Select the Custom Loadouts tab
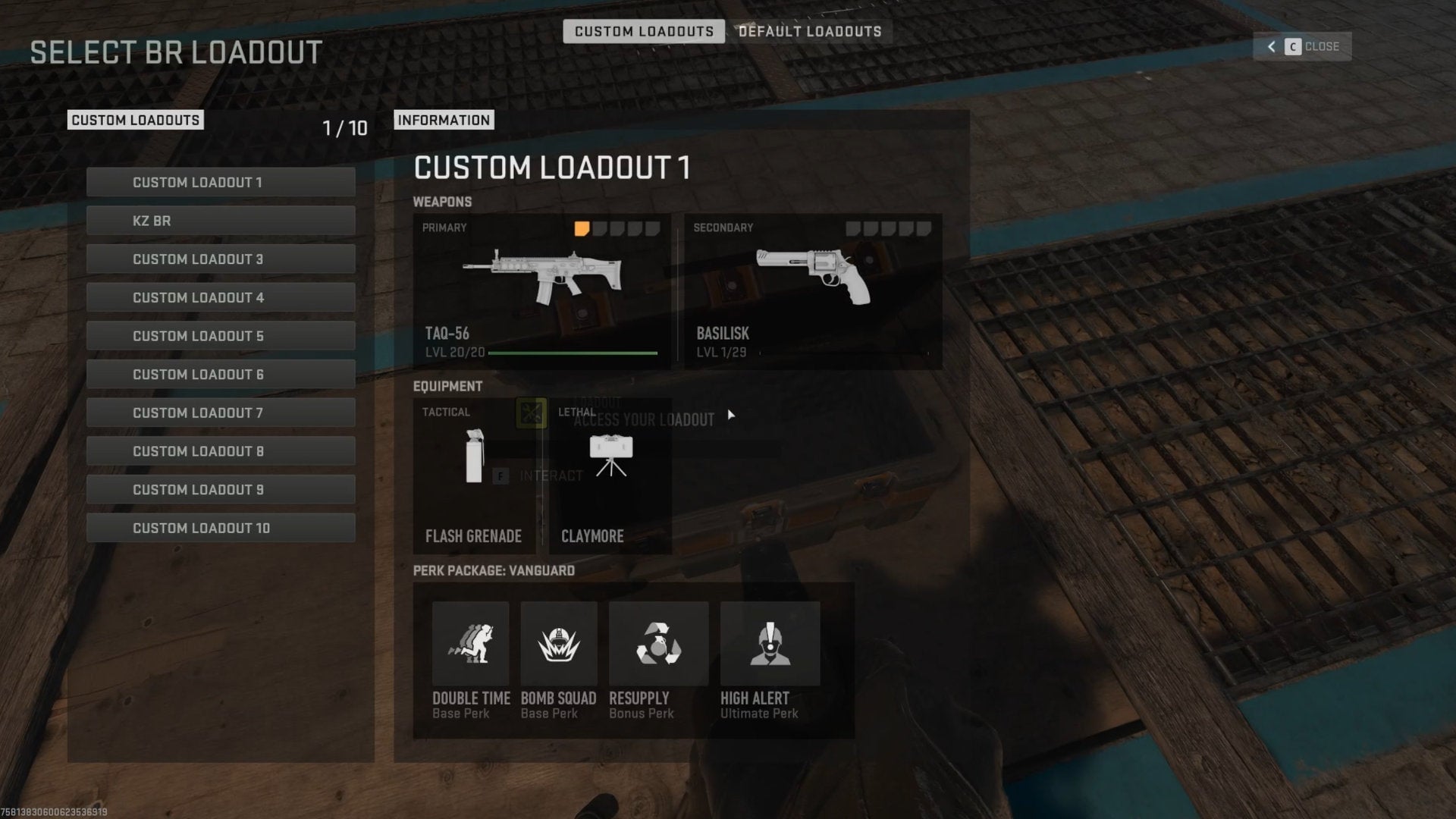 644,31
